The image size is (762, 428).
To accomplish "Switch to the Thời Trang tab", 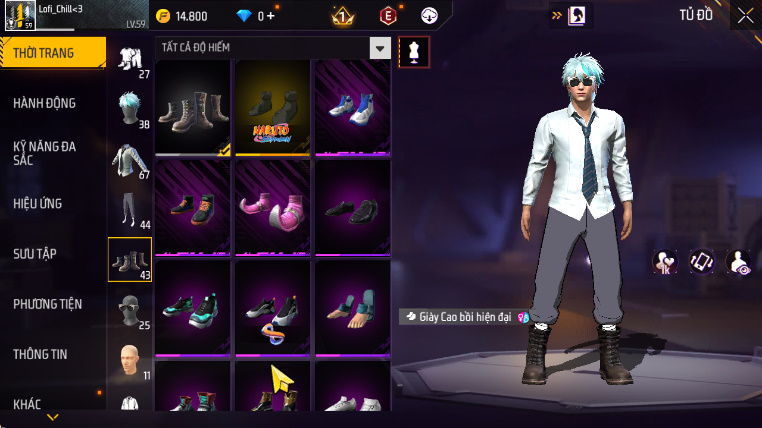I will pyautogui.click(x=50, y=53).
